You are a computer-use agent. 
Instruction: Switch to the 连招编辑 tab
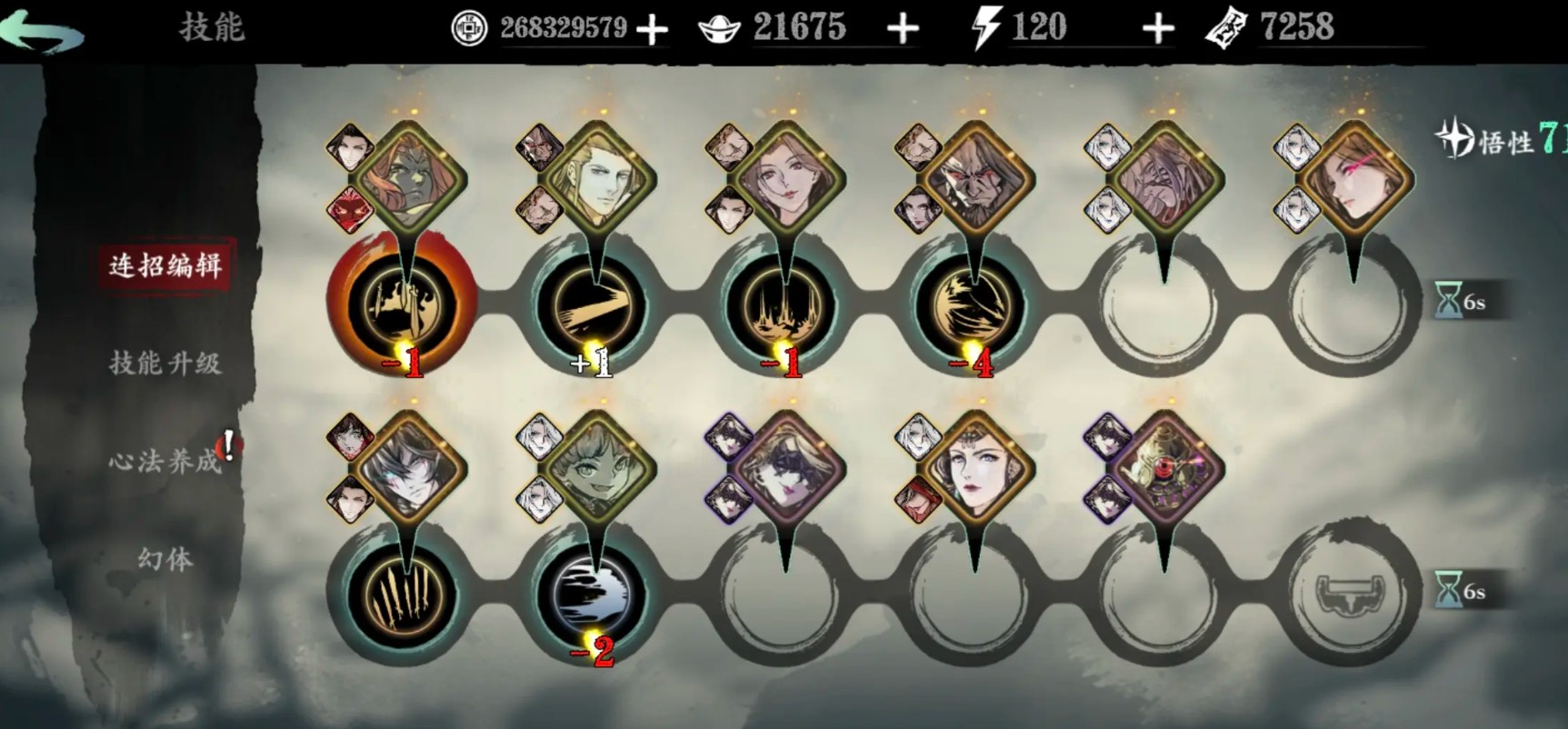click(165, 265)
